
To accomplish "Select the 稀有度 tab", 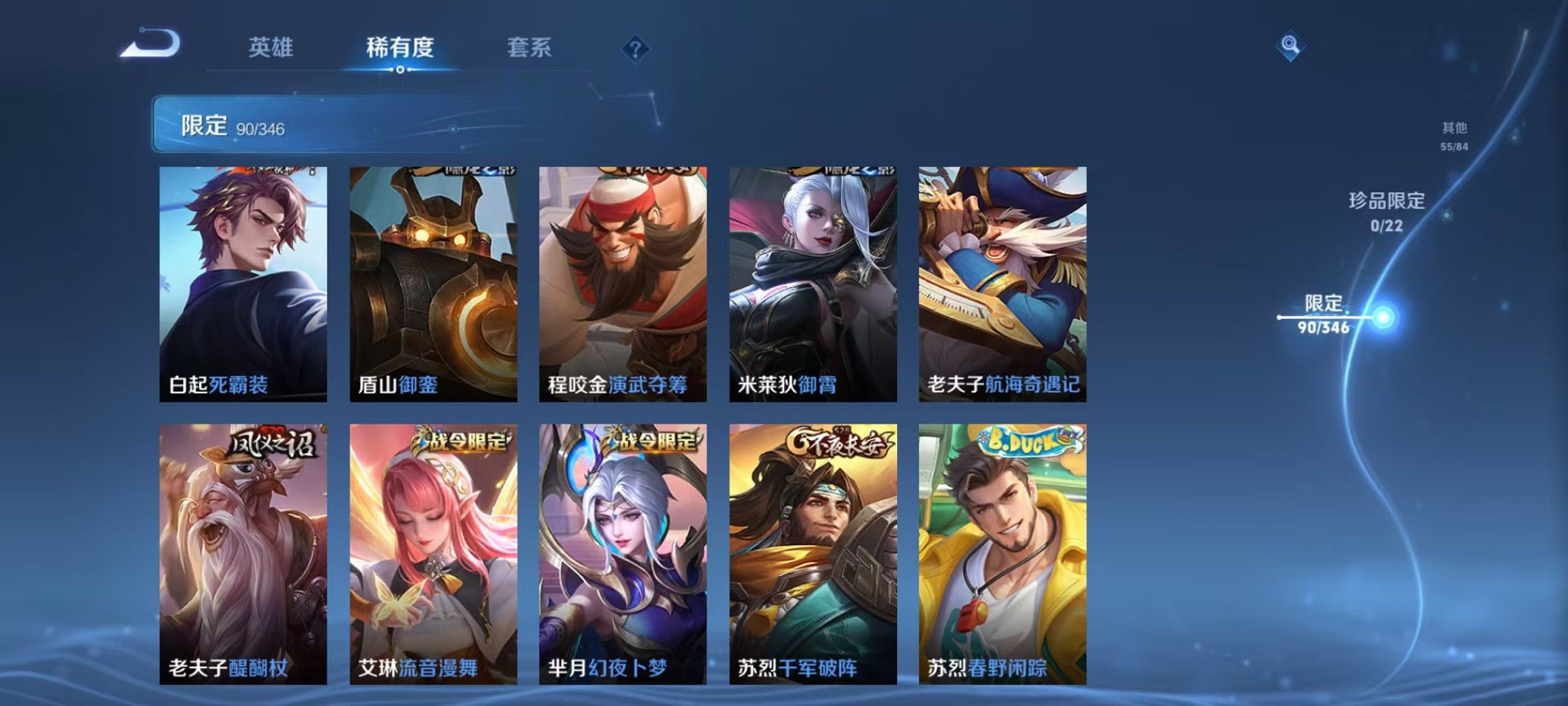I will pos(400,46).
